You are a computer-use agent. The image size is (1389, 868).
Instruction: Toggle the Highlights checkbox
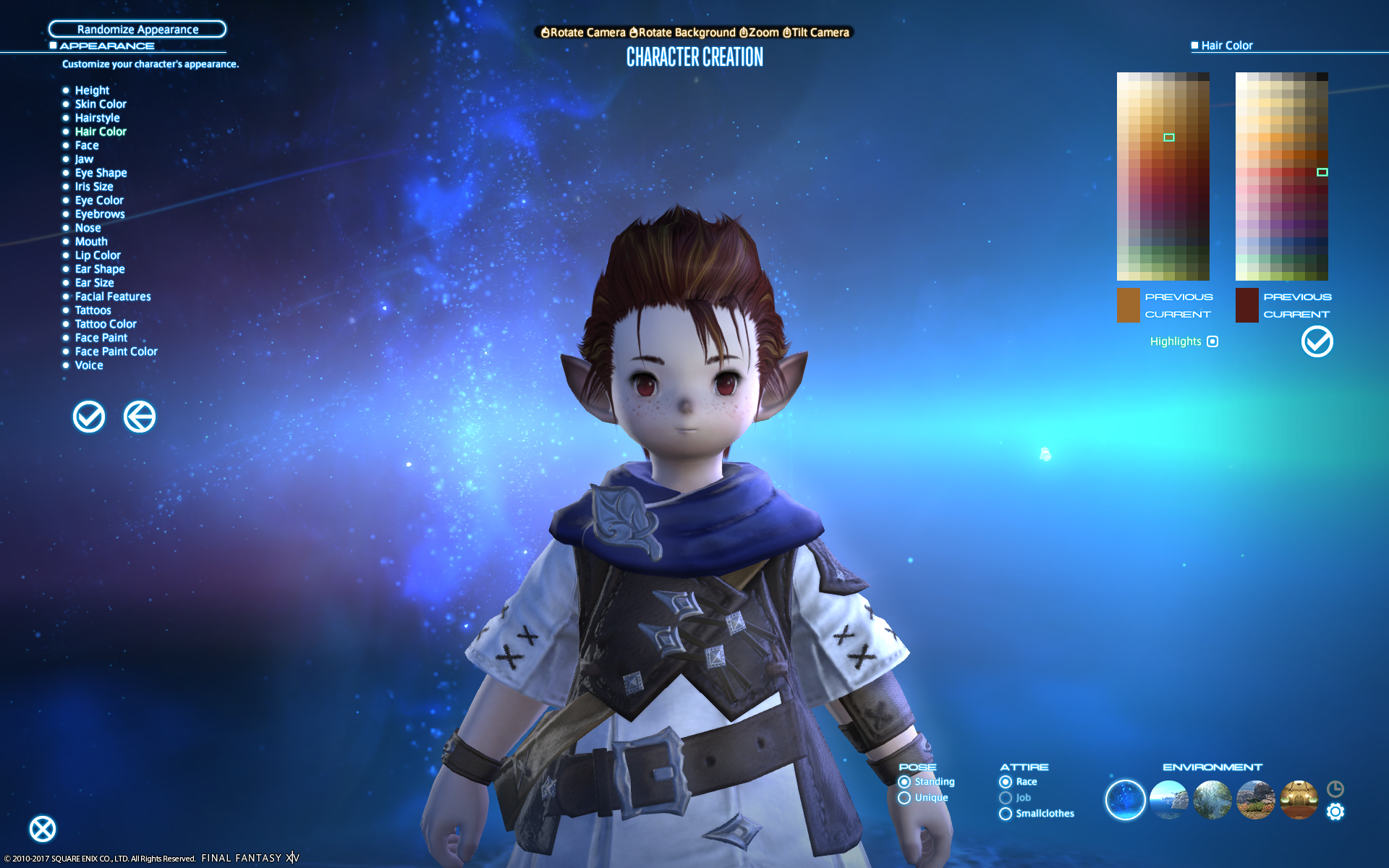coord(1212,341)
